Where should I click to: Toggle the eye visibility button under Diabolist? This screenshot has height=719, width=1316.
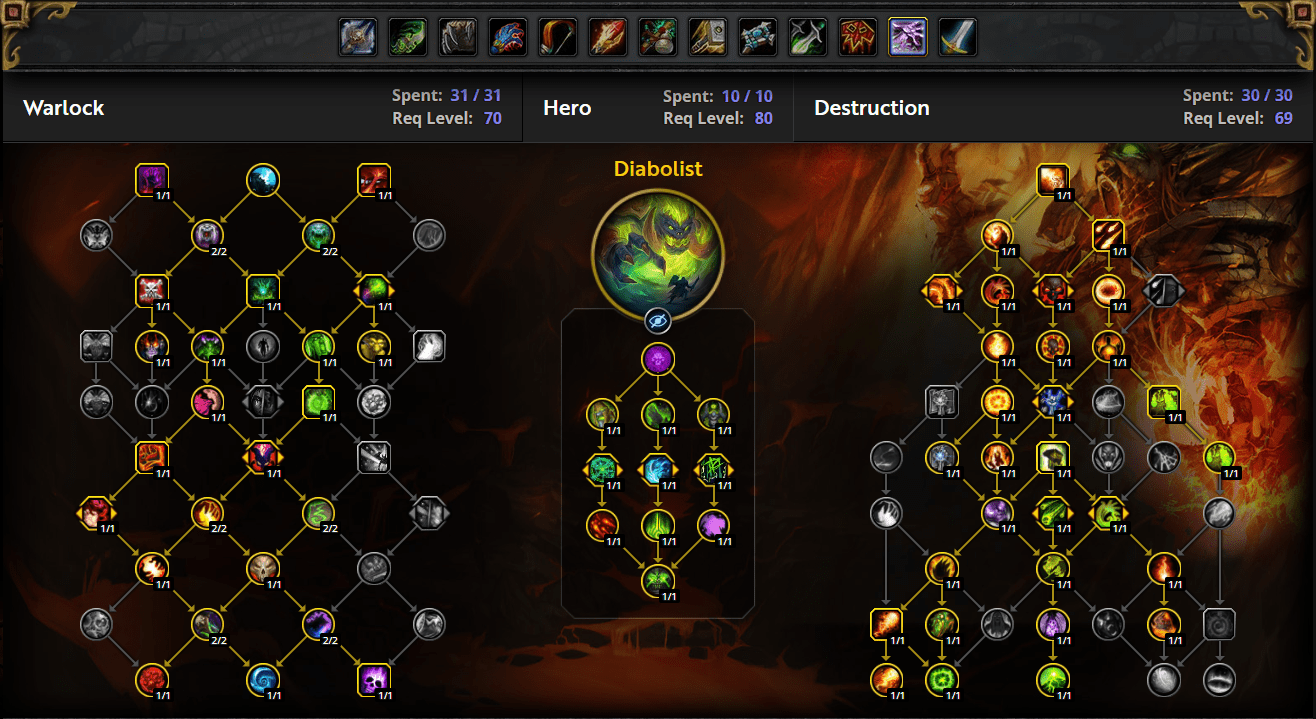point(657,320)
